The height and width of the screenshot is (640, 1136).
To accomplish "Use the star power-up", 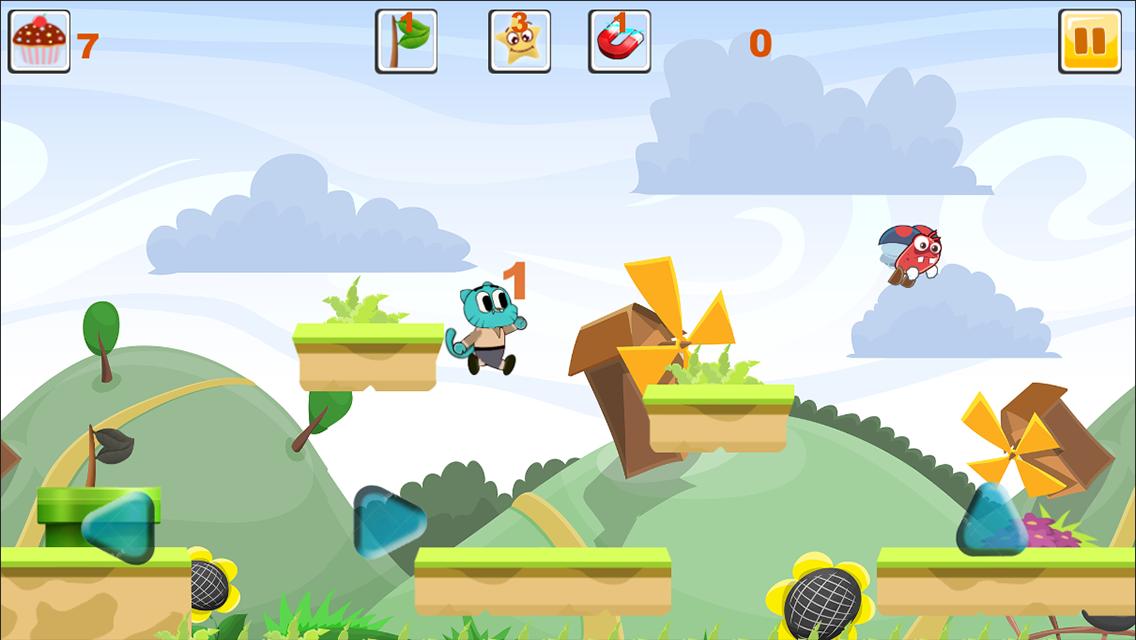I will [x=519, y=41].
